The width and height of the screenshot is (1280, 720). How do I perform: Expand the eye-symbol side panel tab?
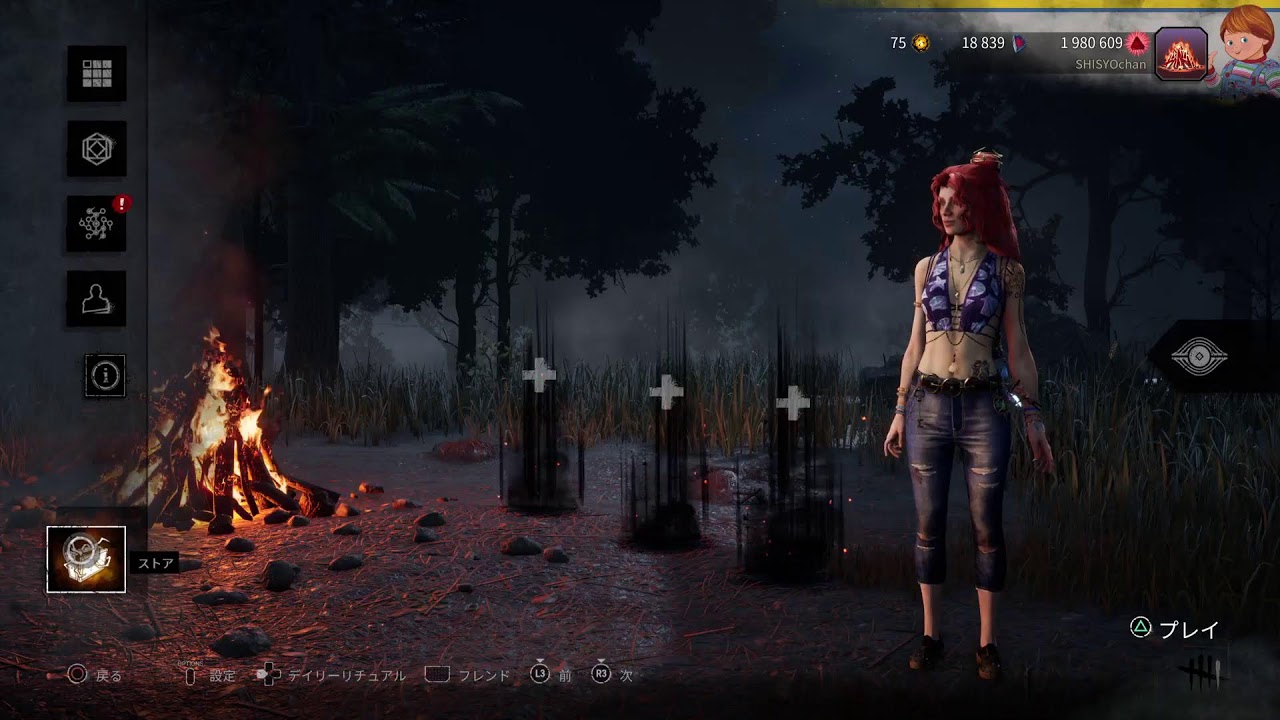pos(1200,357)
